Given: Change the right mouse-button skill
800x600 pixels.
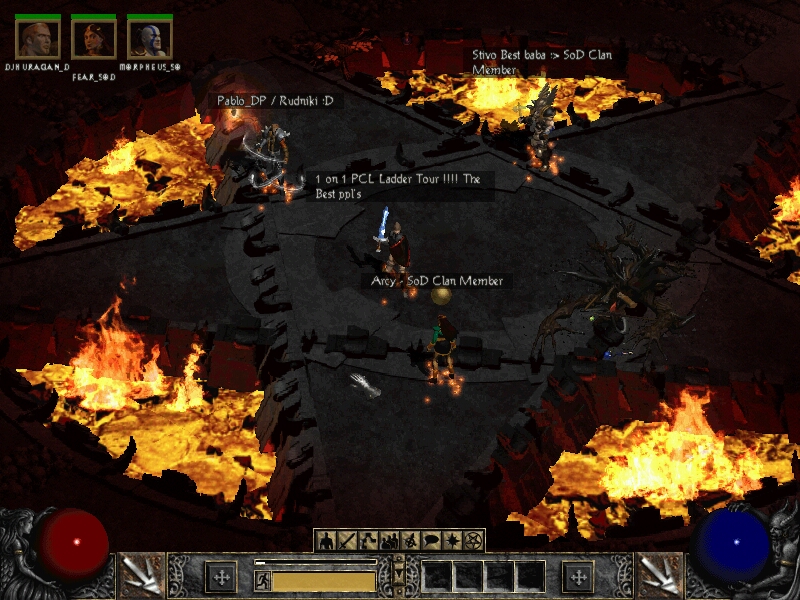Looking at the screenshot, I should [660, 576].
